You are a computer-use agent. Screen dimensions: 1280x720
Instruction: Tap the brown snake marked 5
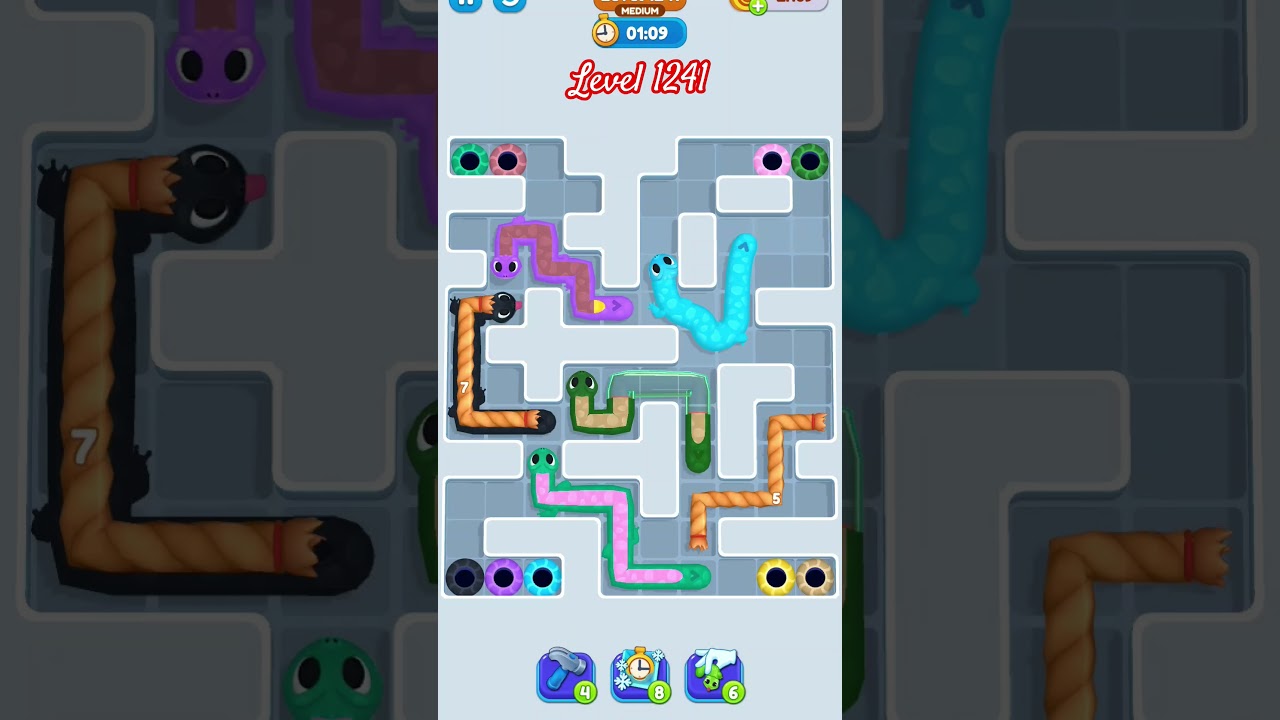pos(775,498)
